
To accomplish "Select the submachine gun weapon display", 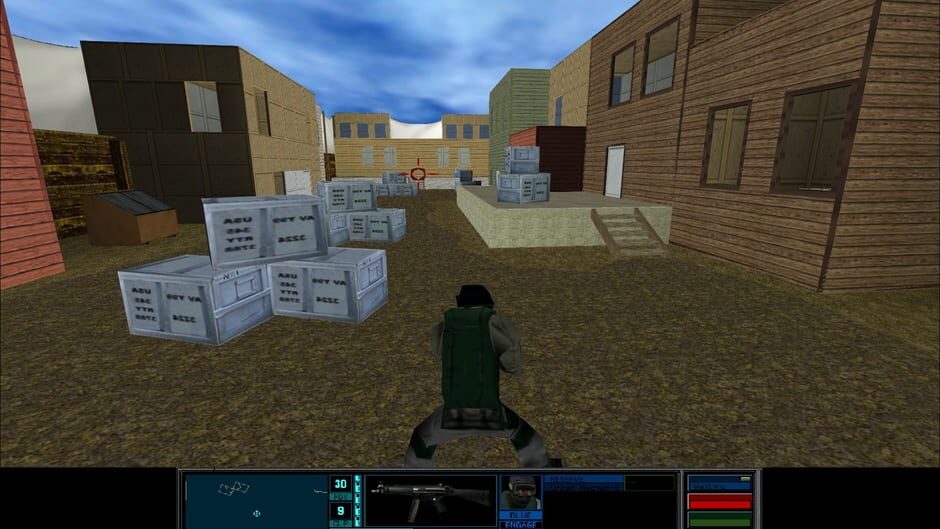I will pos(430,497).
